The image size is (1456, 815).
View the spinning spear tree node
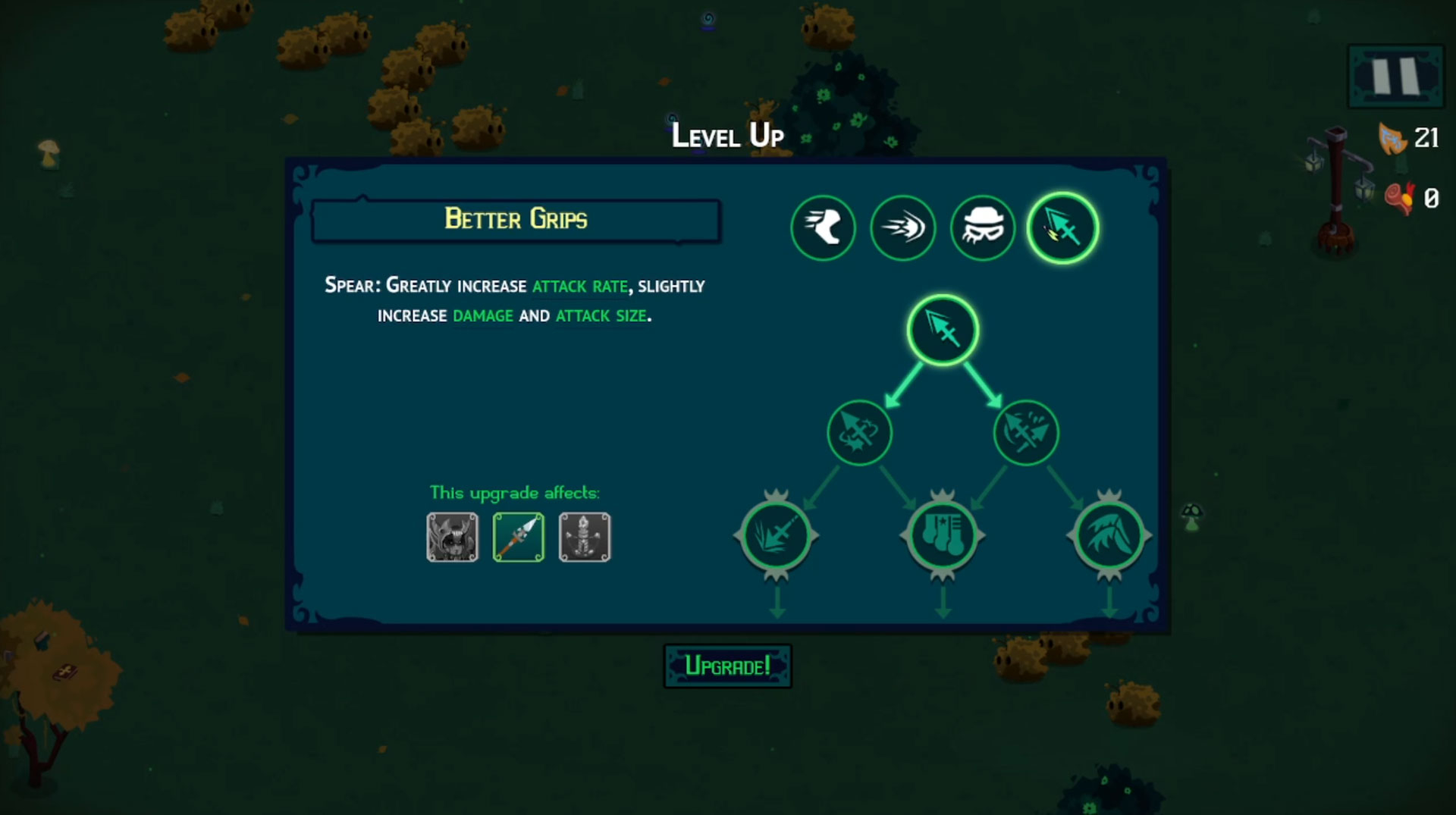click(x=859, y=433)
